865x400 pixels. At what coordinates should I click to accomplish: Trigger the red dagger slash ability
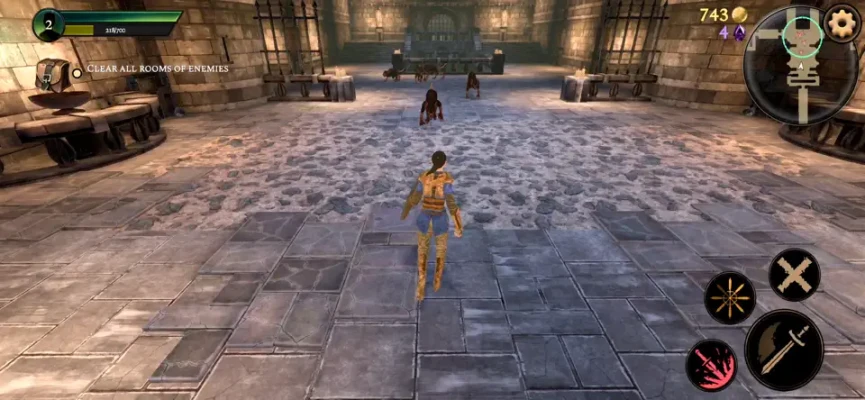coord(711,364)
